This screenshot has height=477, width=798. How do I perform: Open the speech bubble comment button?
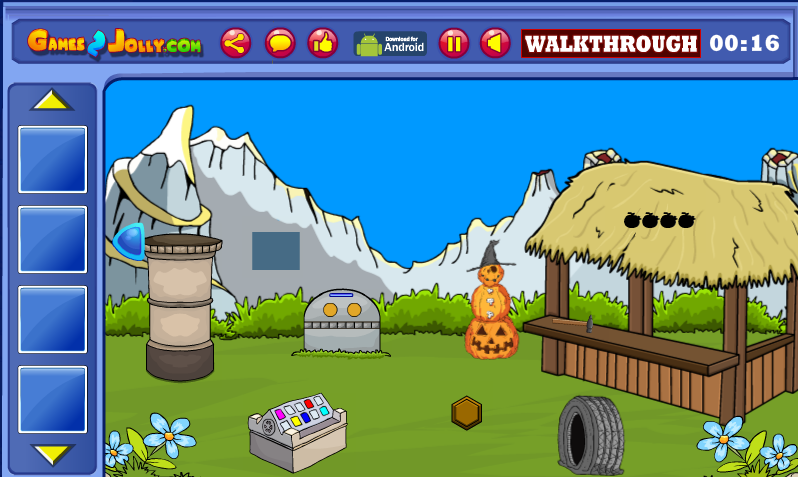(x=280, y=43)
